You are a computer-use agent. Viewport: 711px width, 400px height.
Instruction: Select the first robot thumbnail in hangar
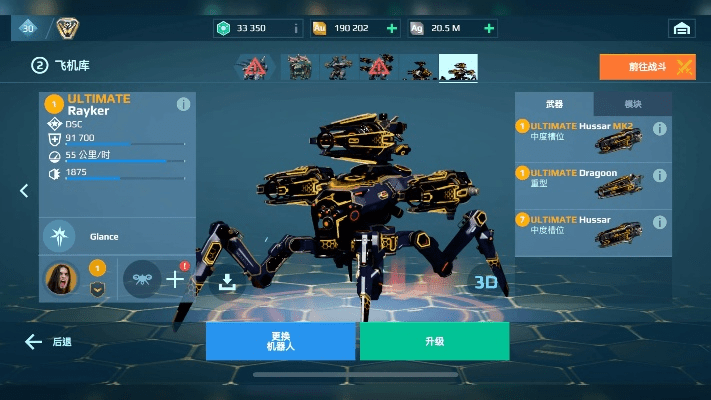click(254, 67)
